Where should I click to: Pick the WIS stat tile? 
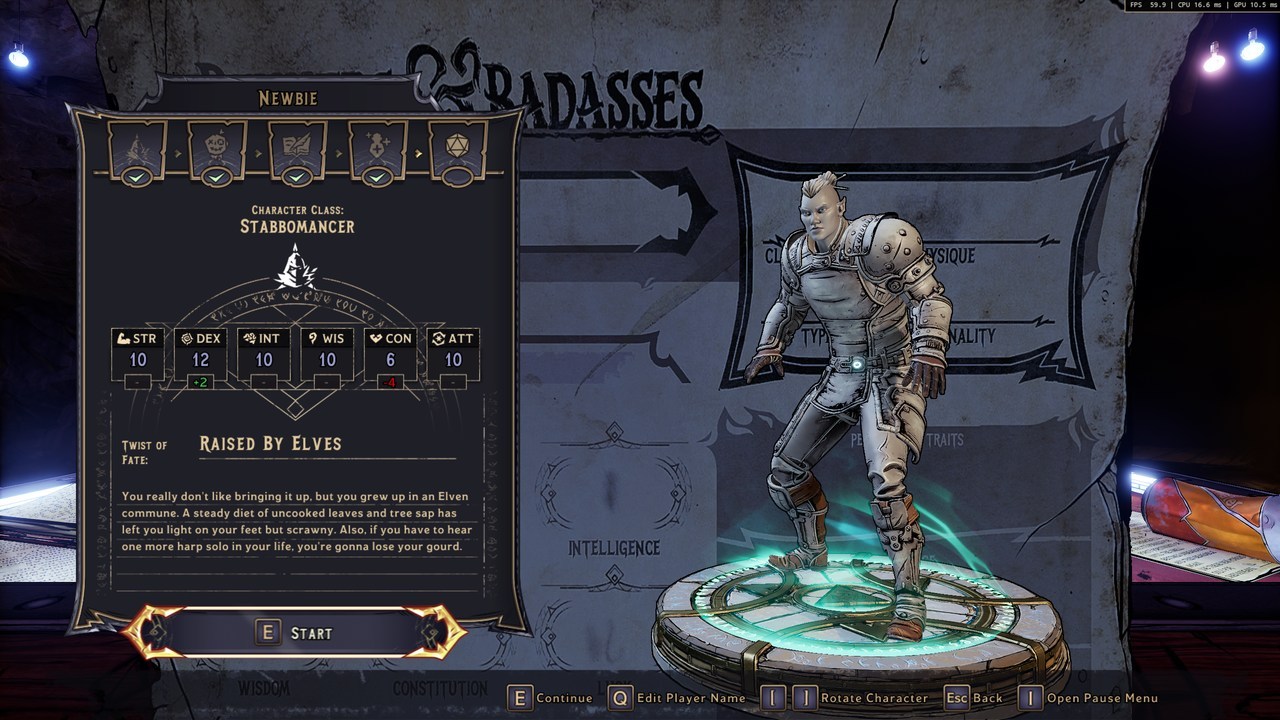click(327, 354)
